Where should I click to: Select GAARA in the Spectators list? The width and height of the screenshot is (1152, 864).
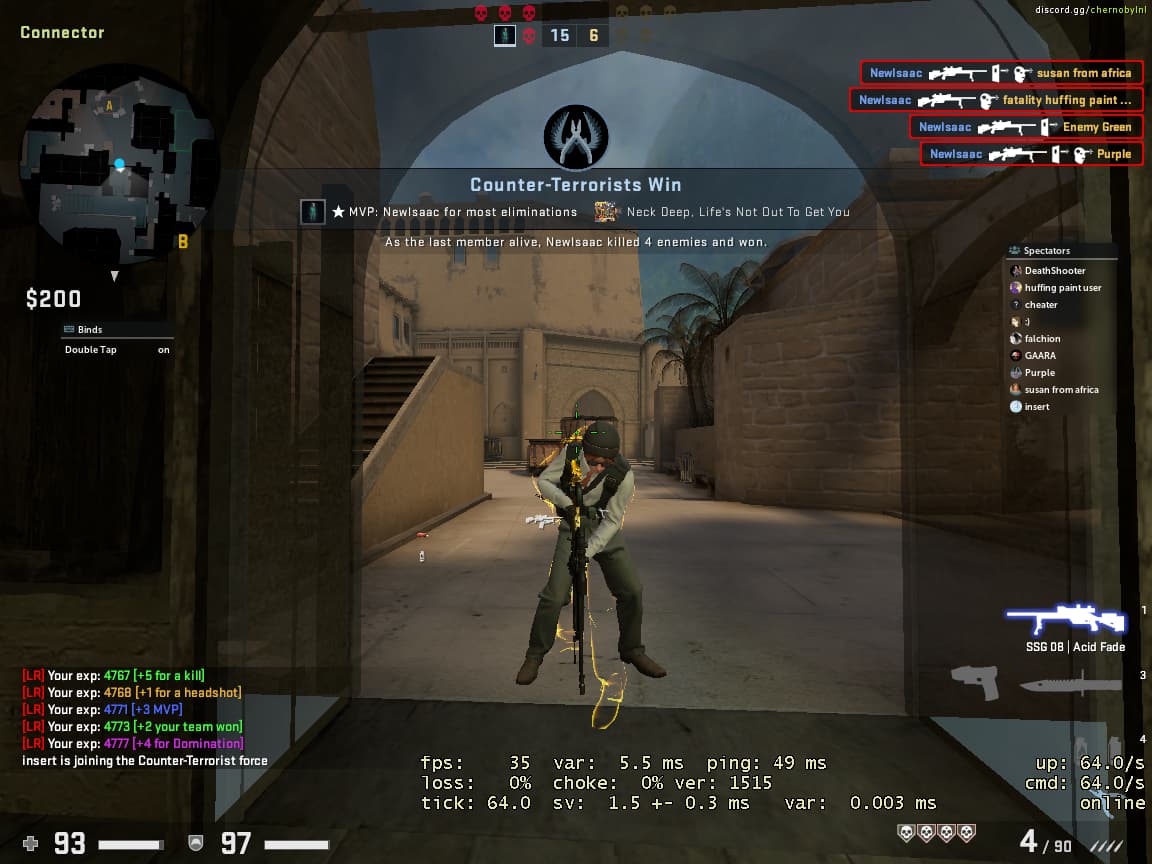pyautogui.click(x=1039, y=356)
